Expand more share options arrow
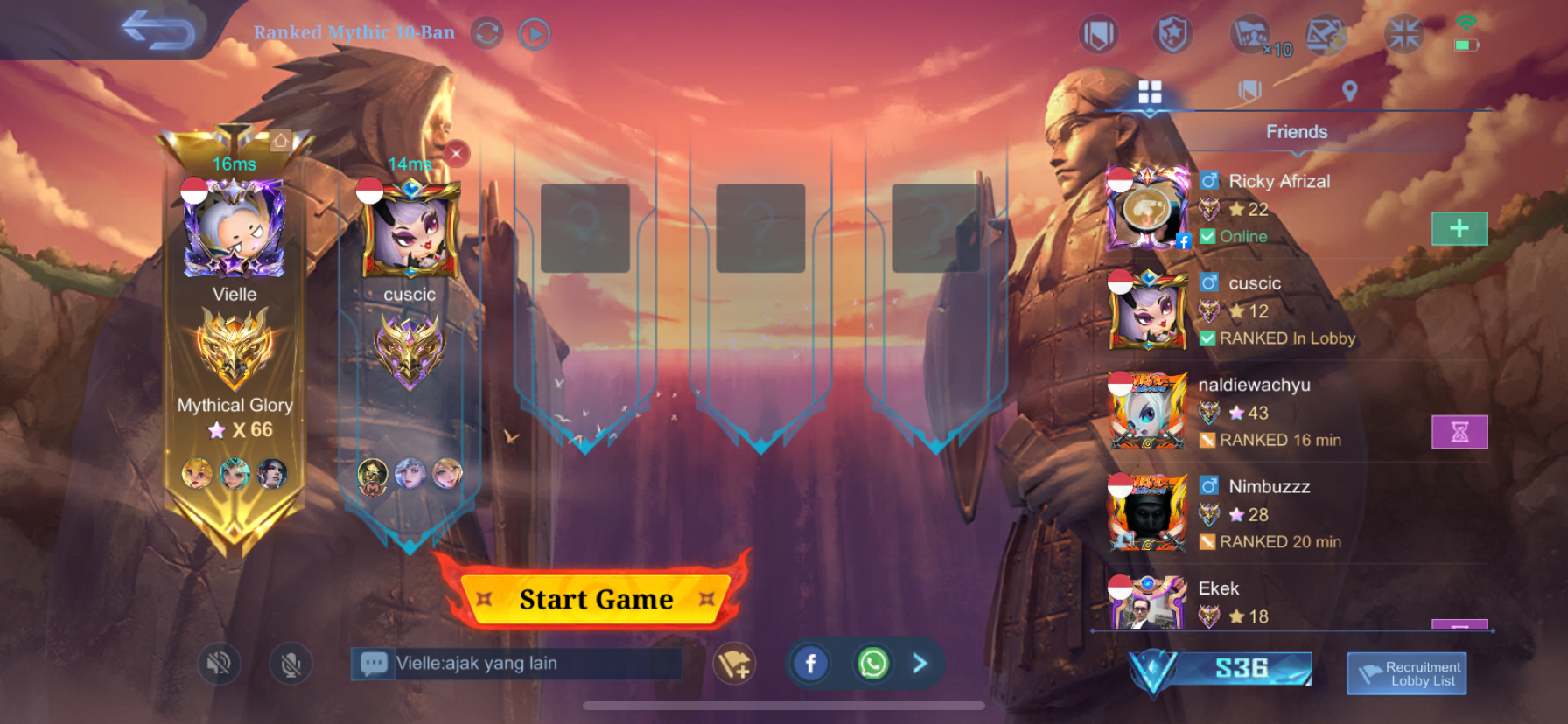 (x=920, y=664)
